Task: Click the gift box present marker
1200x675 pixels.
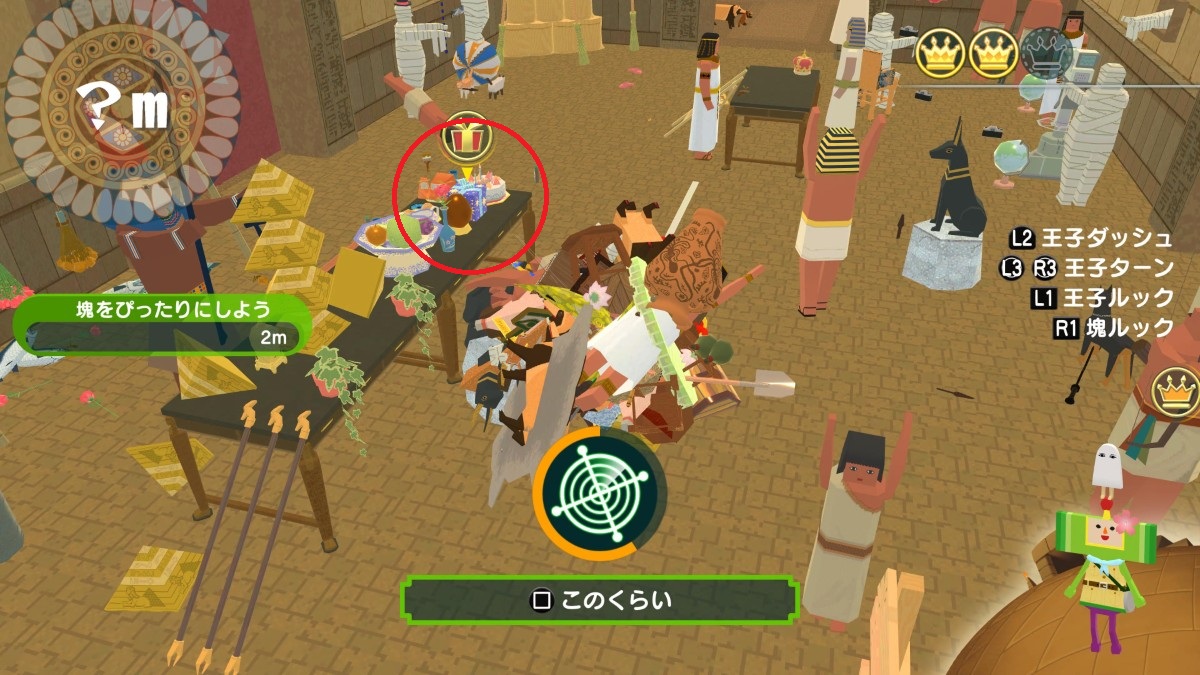Action: pos(464,137)
